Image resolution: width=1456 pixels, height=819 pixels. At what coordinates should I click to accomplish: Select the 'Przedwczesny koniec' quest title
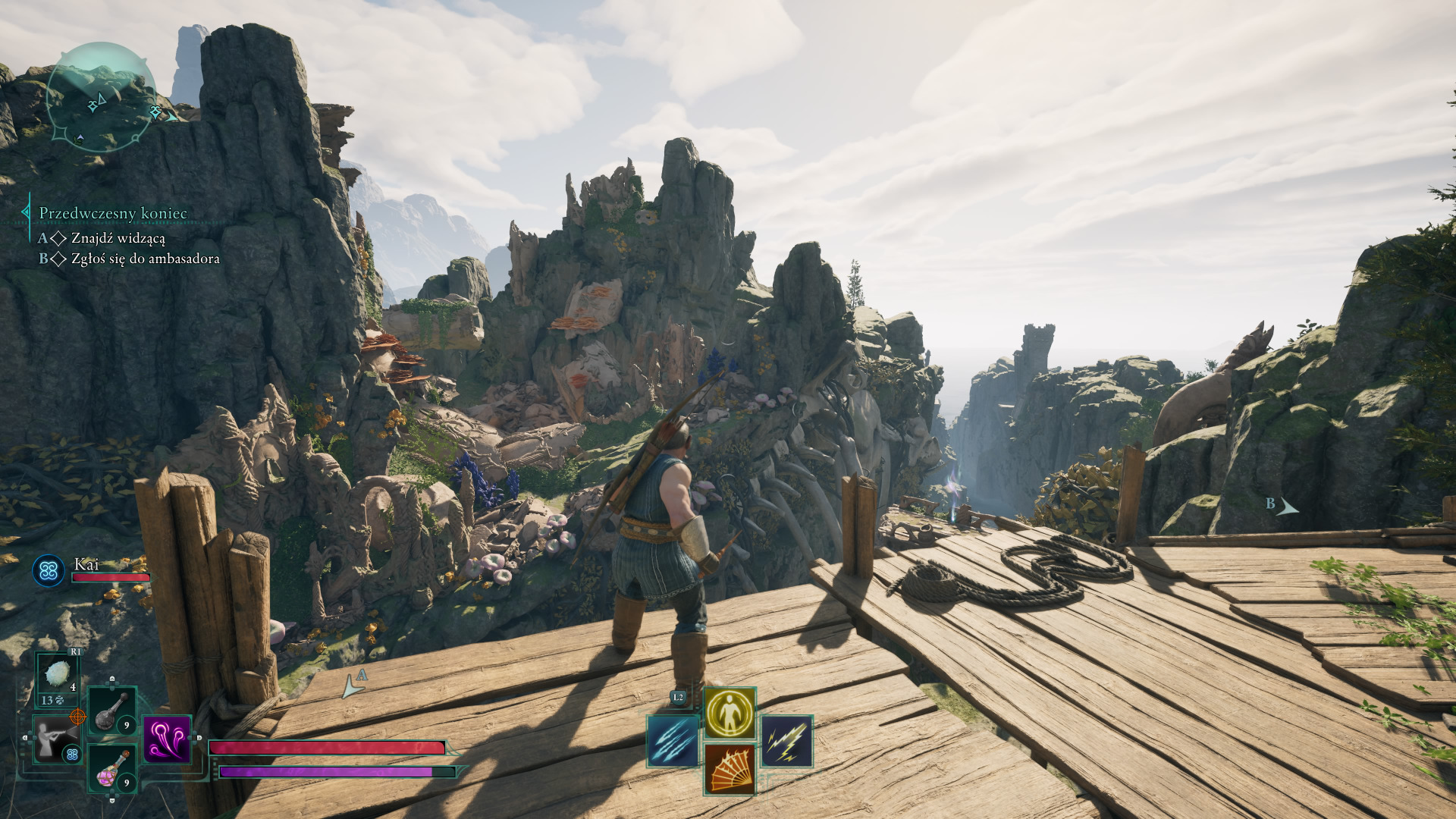point(113,213)
